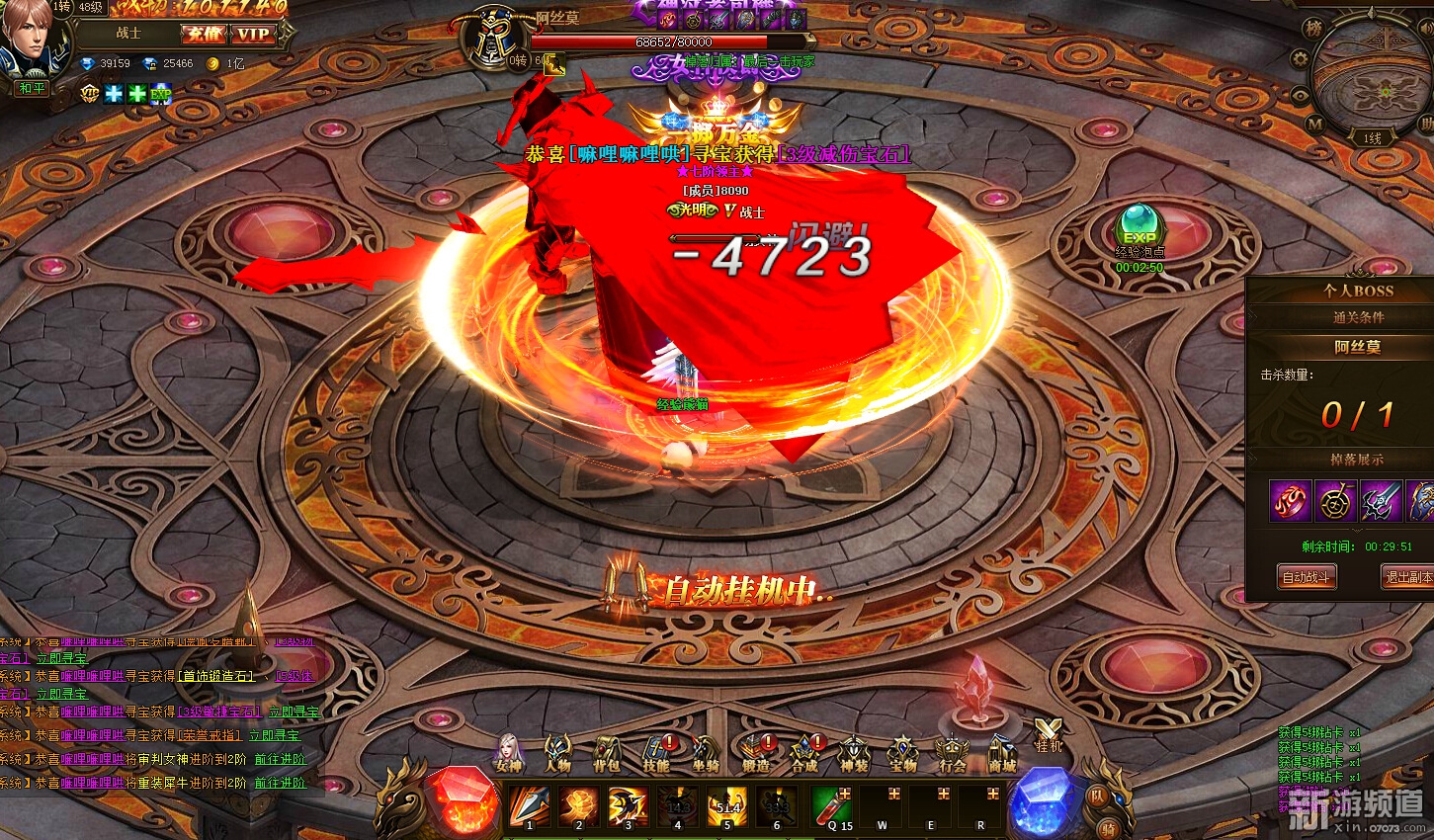Open the 充值 recharge shop
Image resolution: width=1434 pixels, height=840 pixels.
pyautogui.click(x=203, y=35)
